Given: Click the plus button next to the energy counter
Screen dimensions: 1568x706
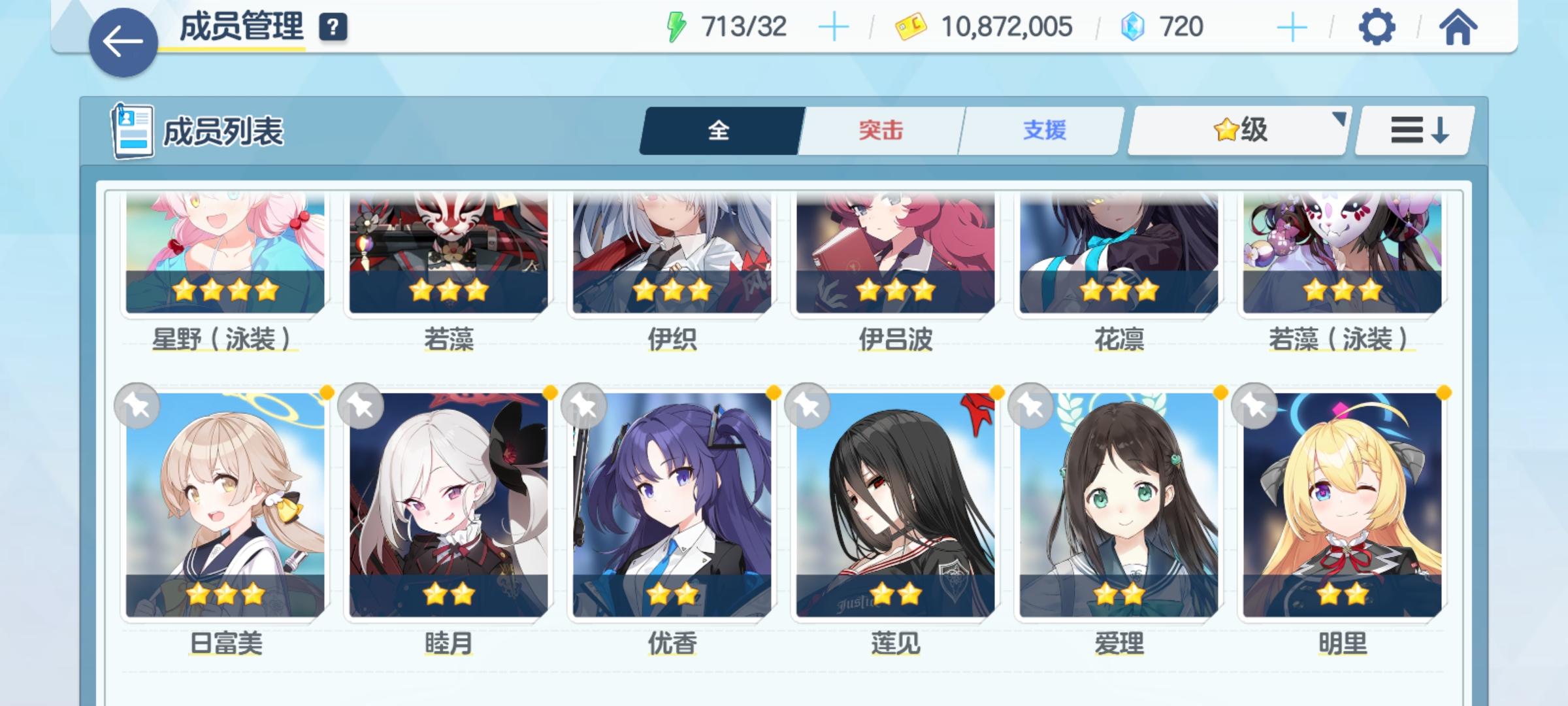Looking at the screenshot, I should pos(834,26).
